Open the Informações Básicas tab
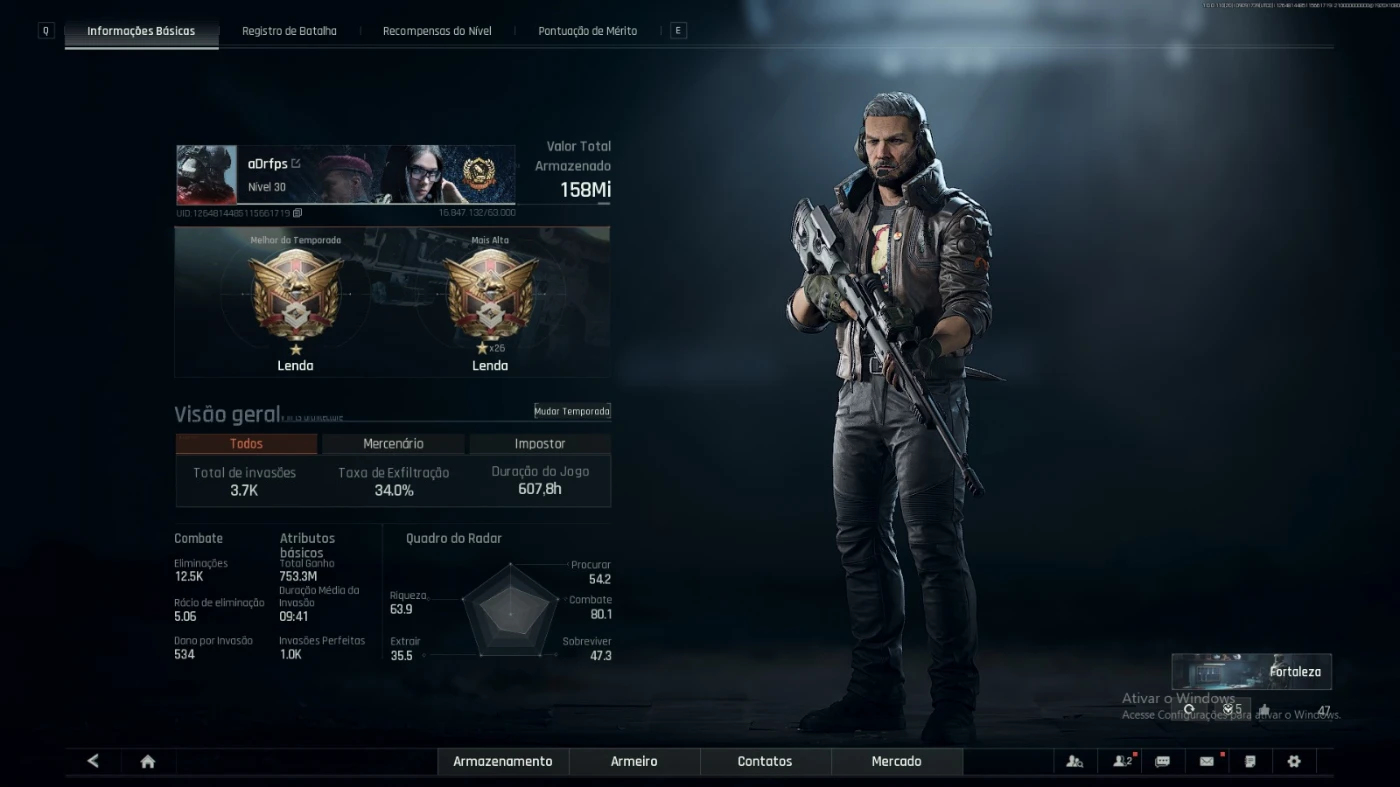Image resolution: width=1400 pixels, height=787 pixels. pos(141,31)
